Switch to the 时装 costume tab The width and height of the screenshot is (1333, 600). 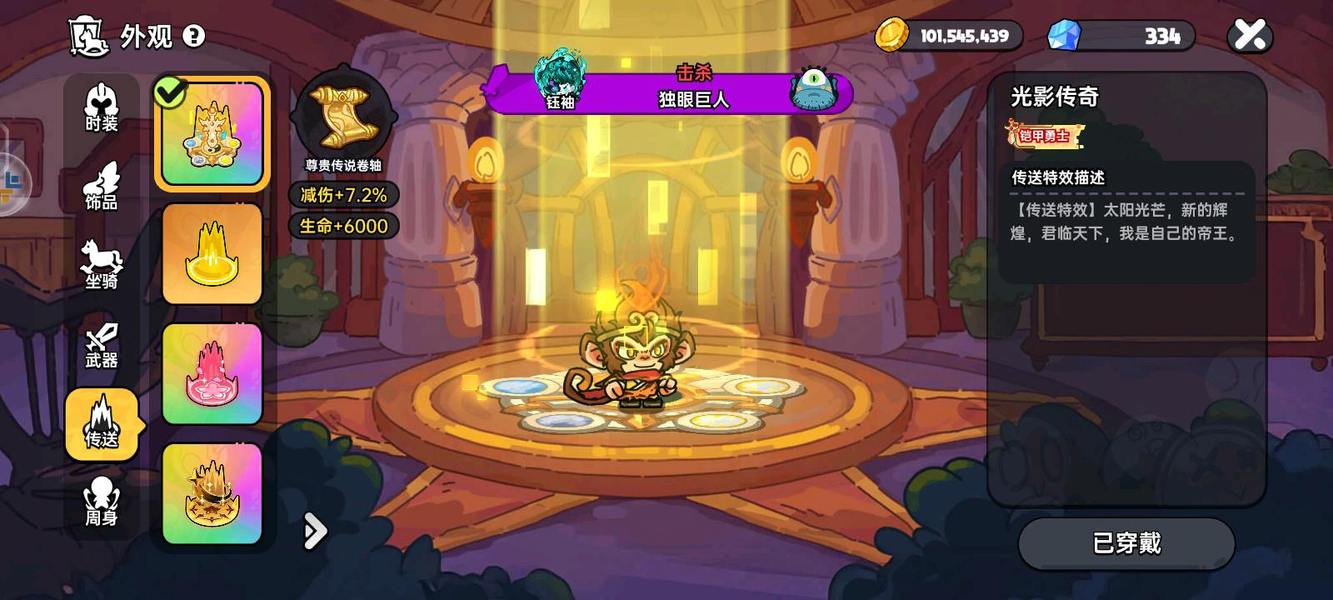click(102, 107)
